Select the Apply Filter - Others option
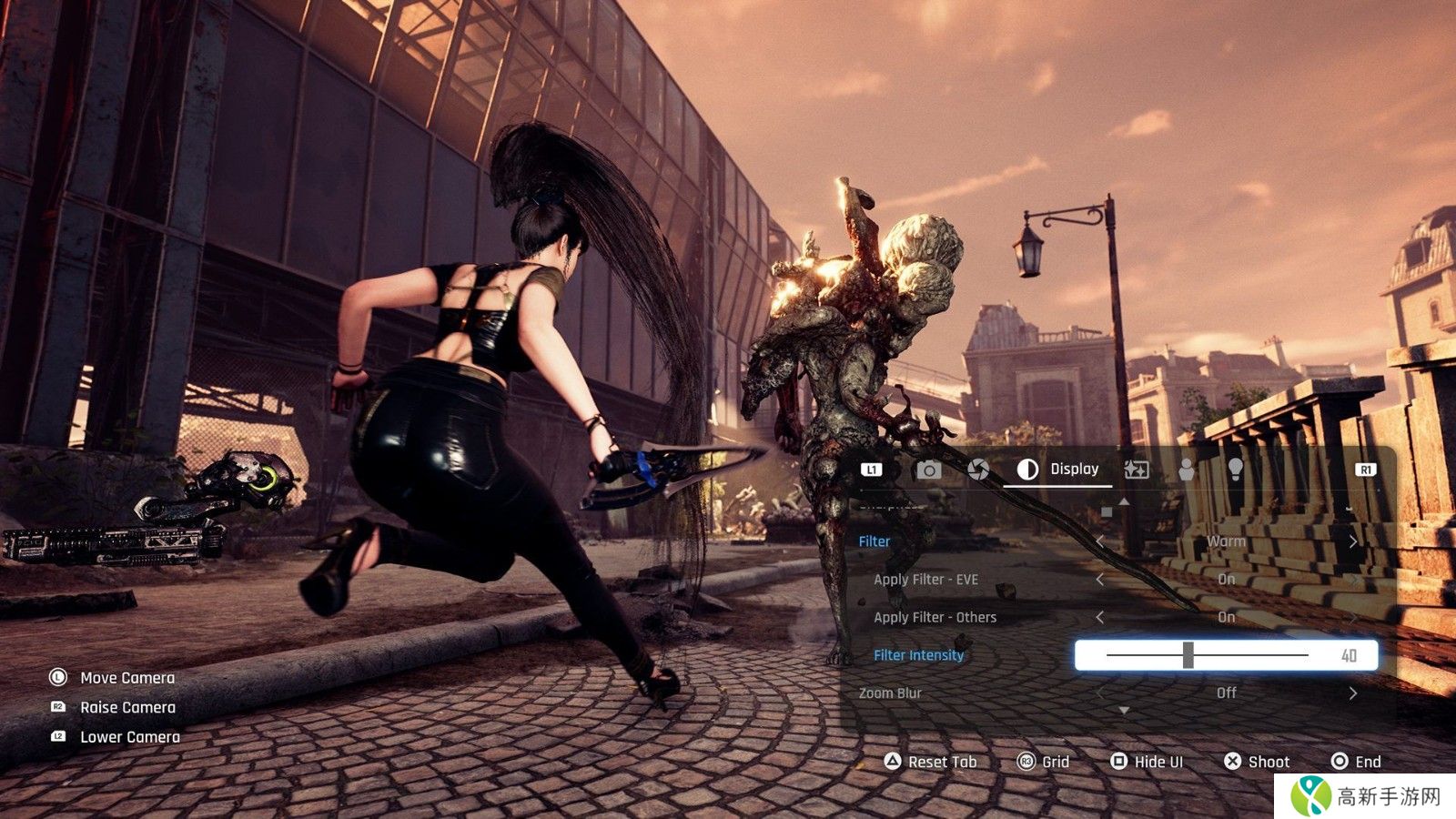This screenshot has height=819, width=1456. [x=935, y=618]
